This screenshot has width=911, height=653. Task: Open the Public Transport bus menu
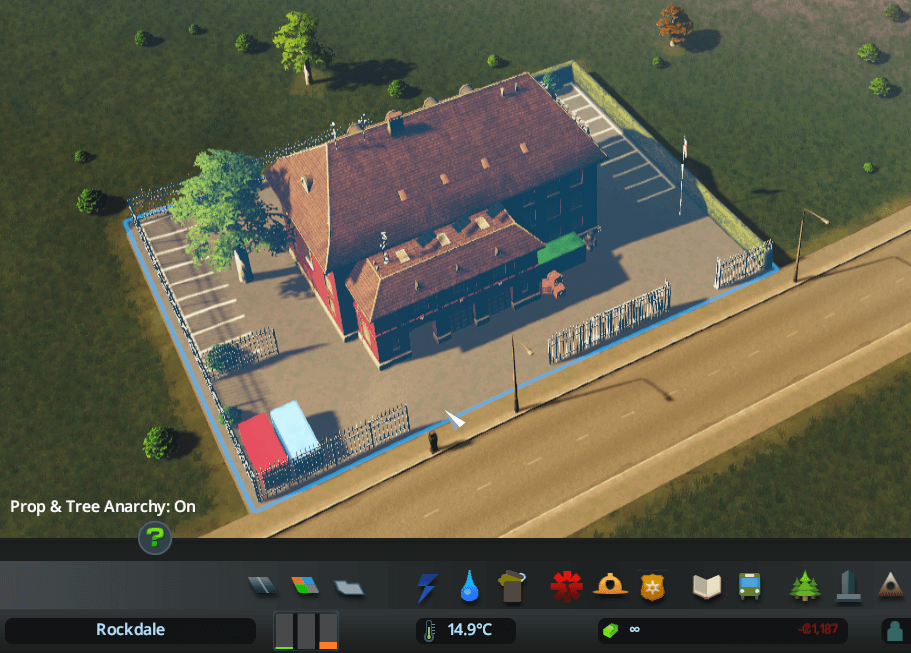click(x=749, y=587)
